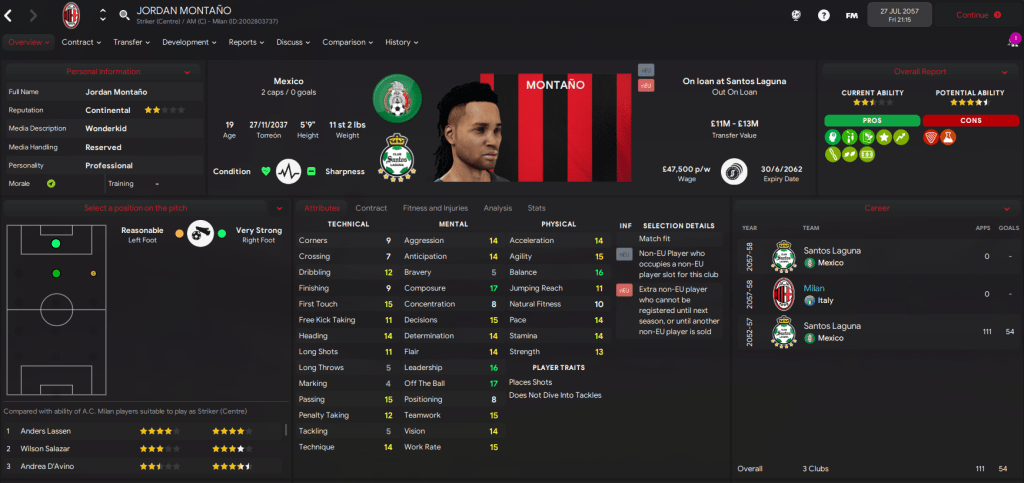
Task: Expand the Overall Report panel header
Action: point(920,72)
